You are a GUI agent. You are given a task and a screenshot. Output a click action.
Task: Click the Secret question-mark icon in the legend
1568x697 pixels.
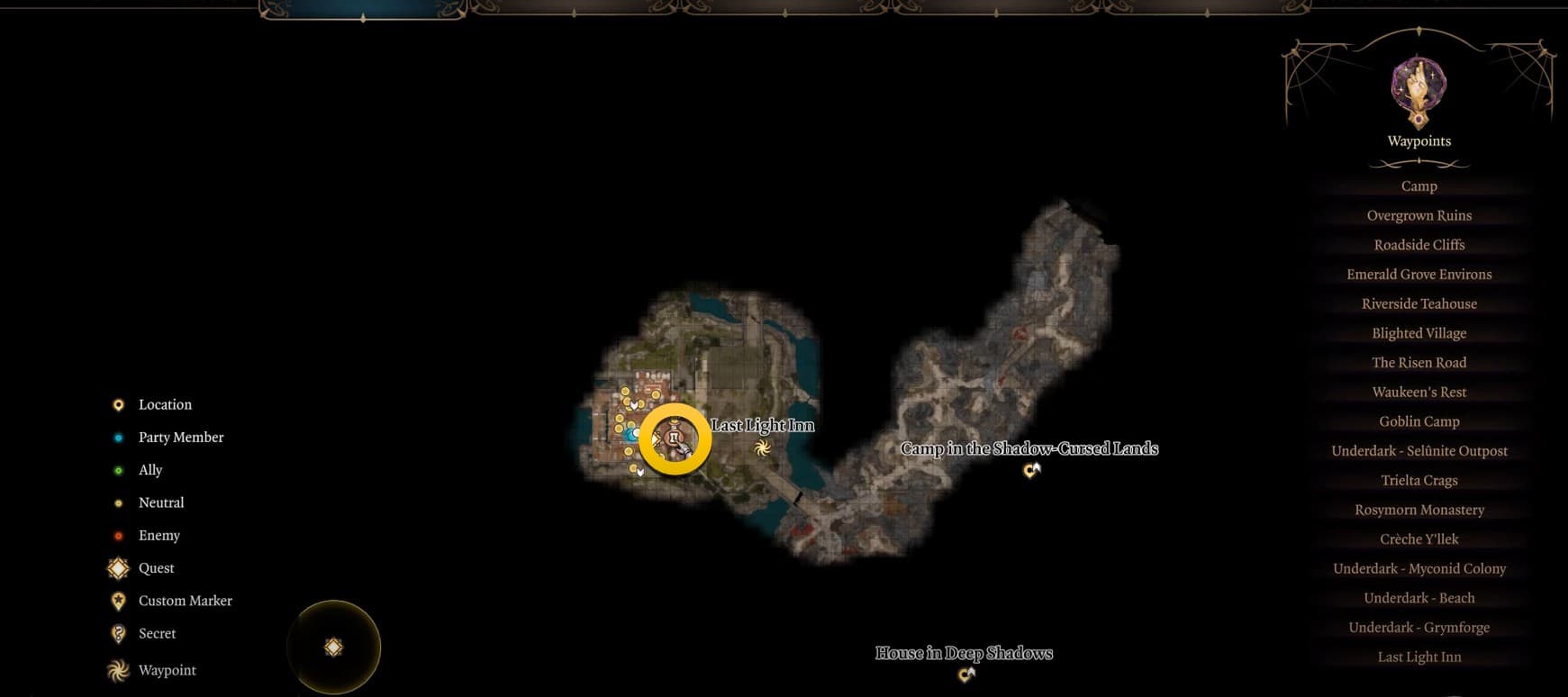coord(118,633)
